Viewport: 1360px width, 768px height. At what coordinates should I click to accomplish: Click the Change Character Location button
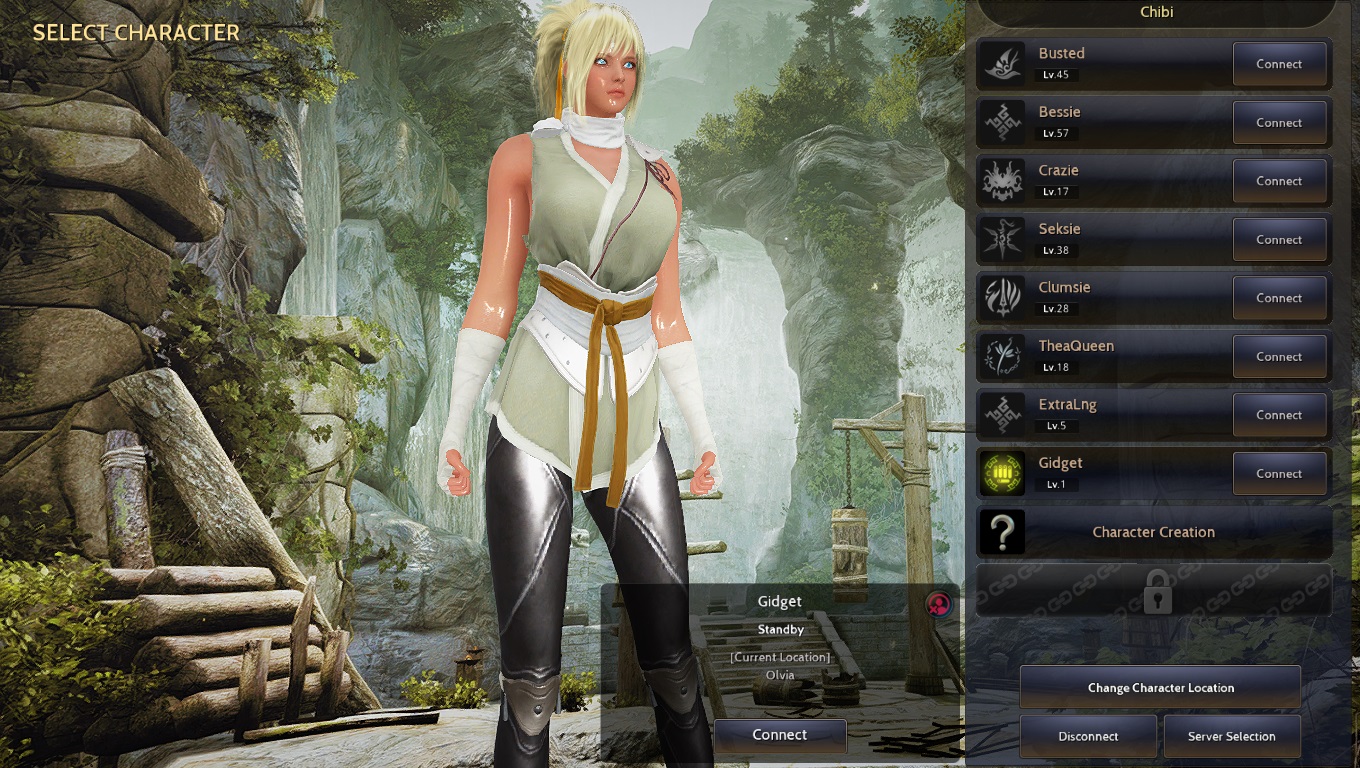[1160, 688]
